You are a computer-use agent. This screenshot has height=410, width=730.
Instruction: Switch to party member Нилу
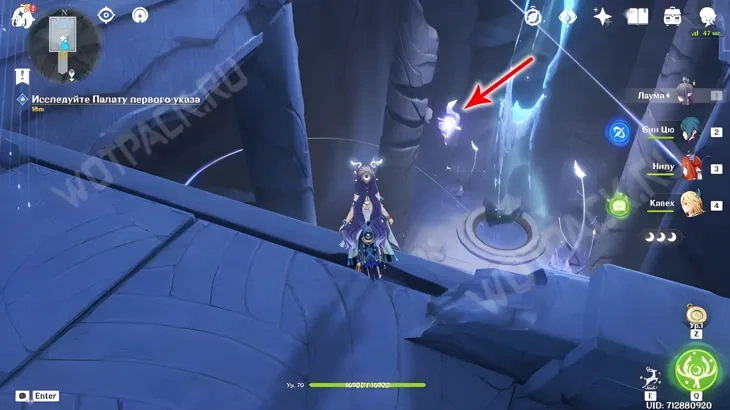coord(688,169)
